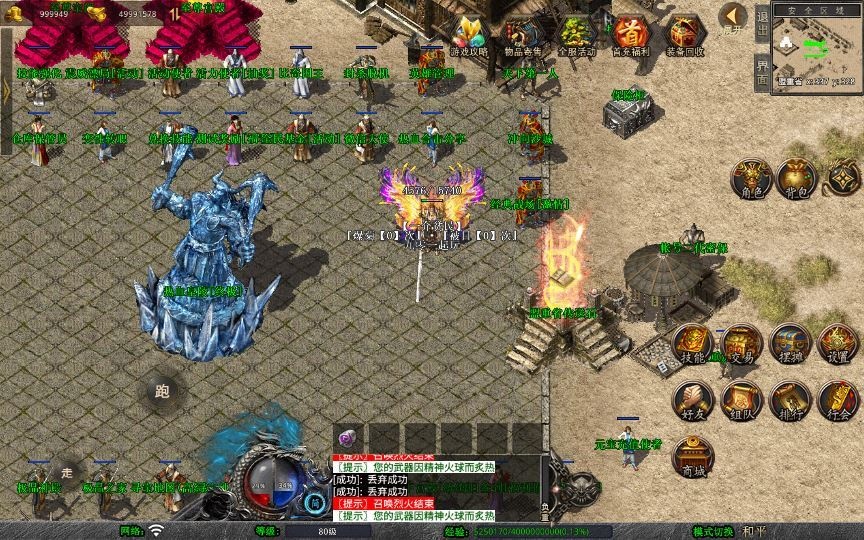The image size is (864, 540).
Task: Click the 展开 expand arrow button
Action: (735, 18)
